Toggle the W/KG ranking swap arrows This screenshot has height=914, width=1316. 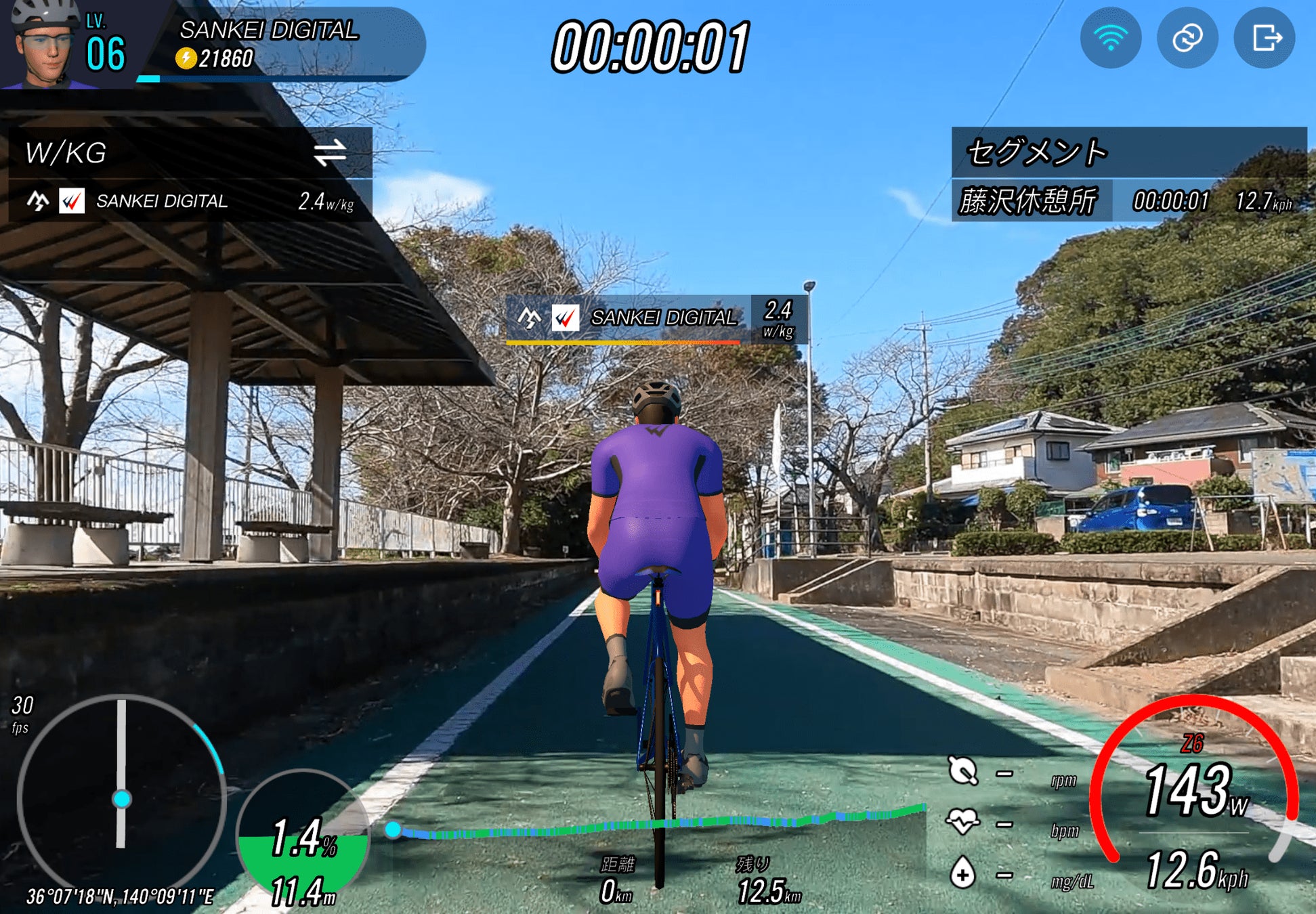(x=330, y=152)
